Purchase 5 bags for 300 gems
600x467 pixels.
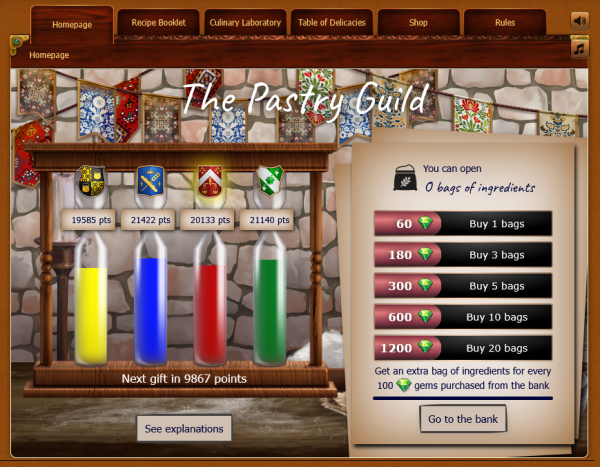point(462,286)
